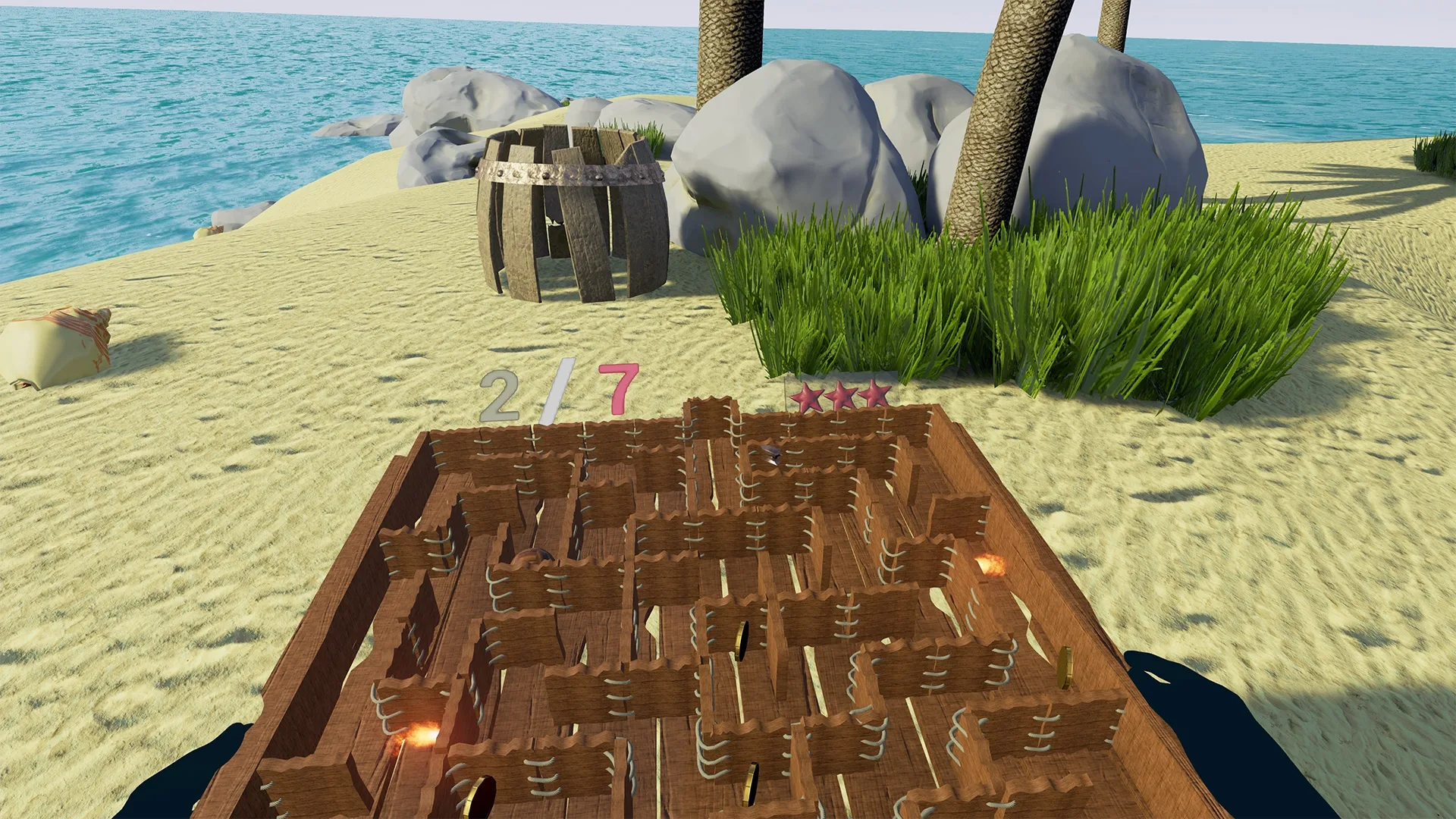The width and height of the screenshot is (1456, 819).
Task: Click the small silver key inside the maze
Action: [771, 454]
